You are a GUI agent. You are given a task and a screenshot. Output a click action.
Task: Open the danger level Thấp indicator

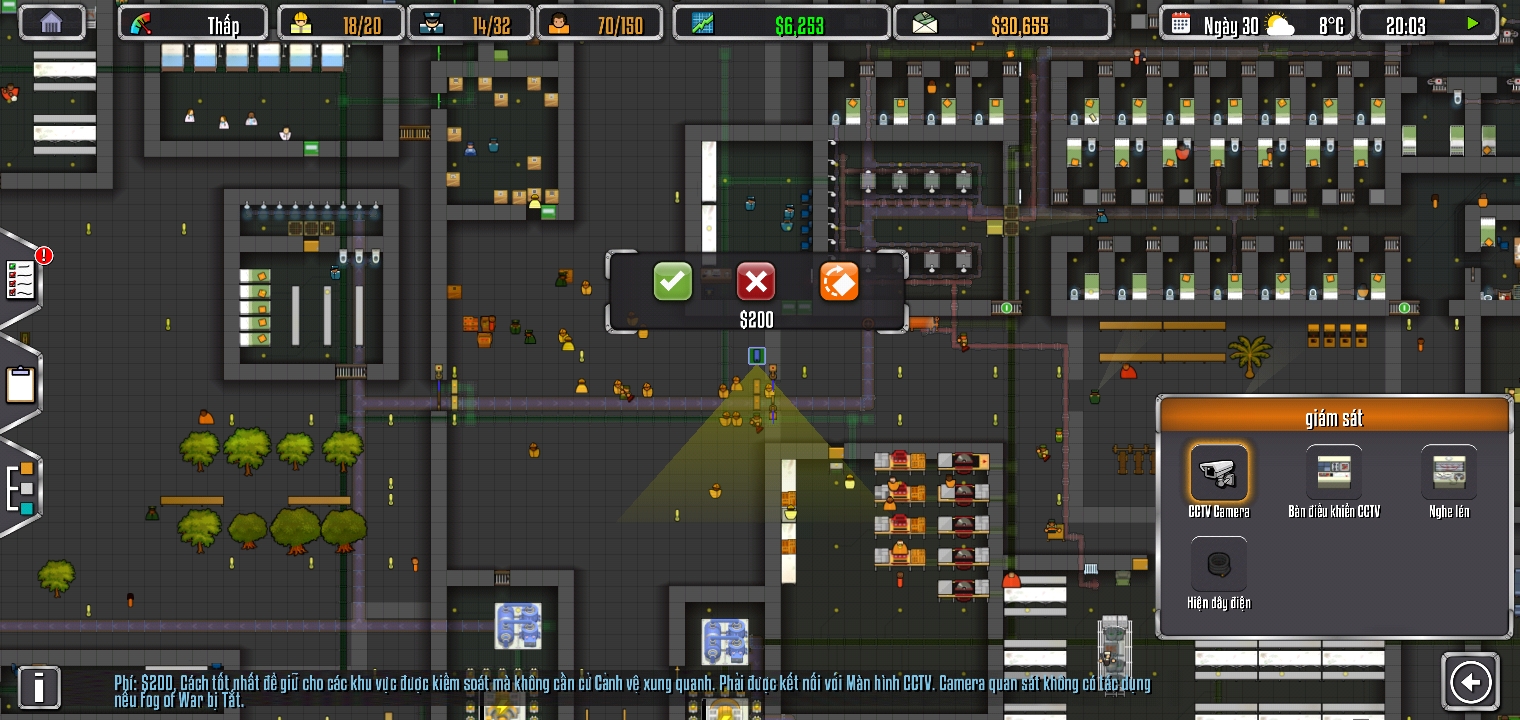[192, 21]
